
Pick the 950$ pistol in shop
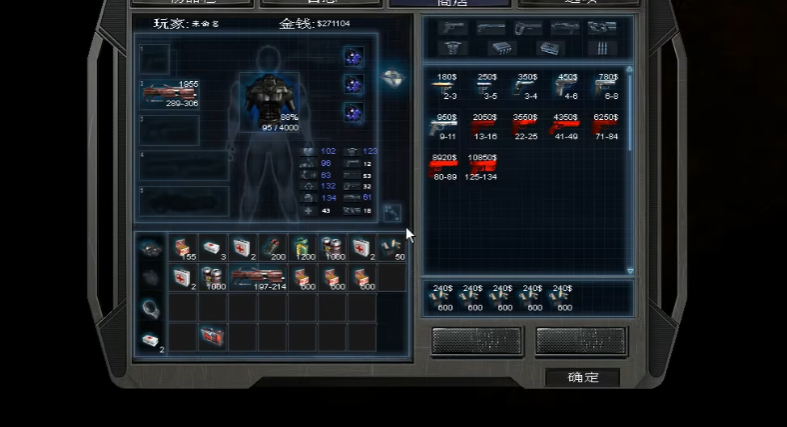click(445, 126)
